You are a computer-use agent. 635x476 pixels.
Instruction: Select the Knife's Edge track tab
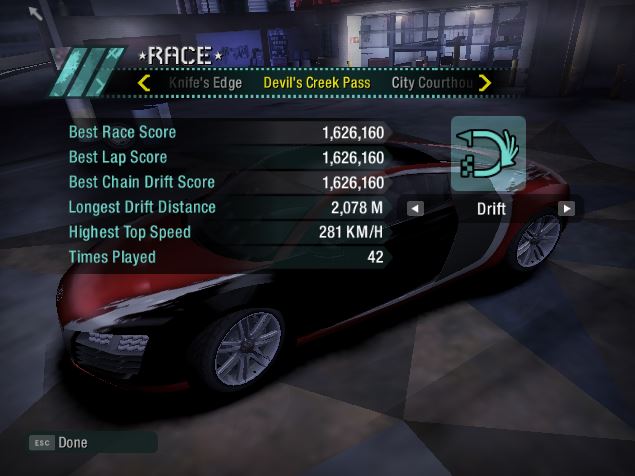pos(205,82)
